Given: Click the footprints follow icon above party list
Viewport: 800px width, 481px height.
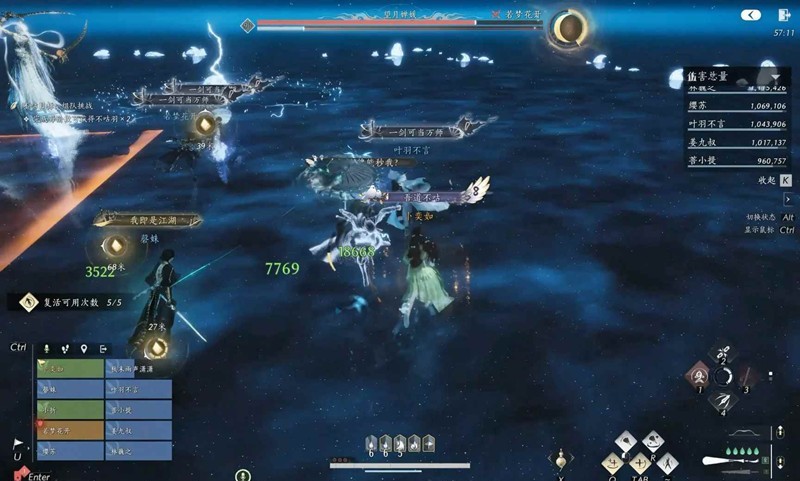Looking at the screenshot, I should coord(66,348).
